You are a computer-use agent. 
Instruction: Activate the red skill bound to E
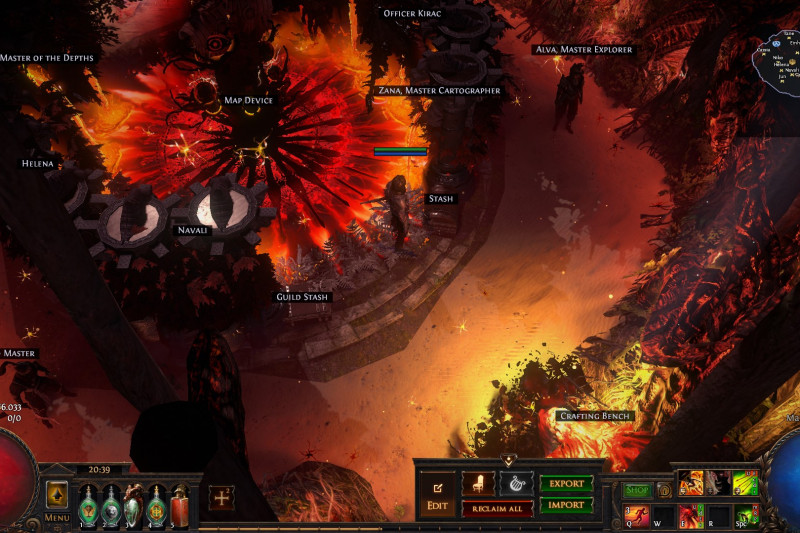692,516
